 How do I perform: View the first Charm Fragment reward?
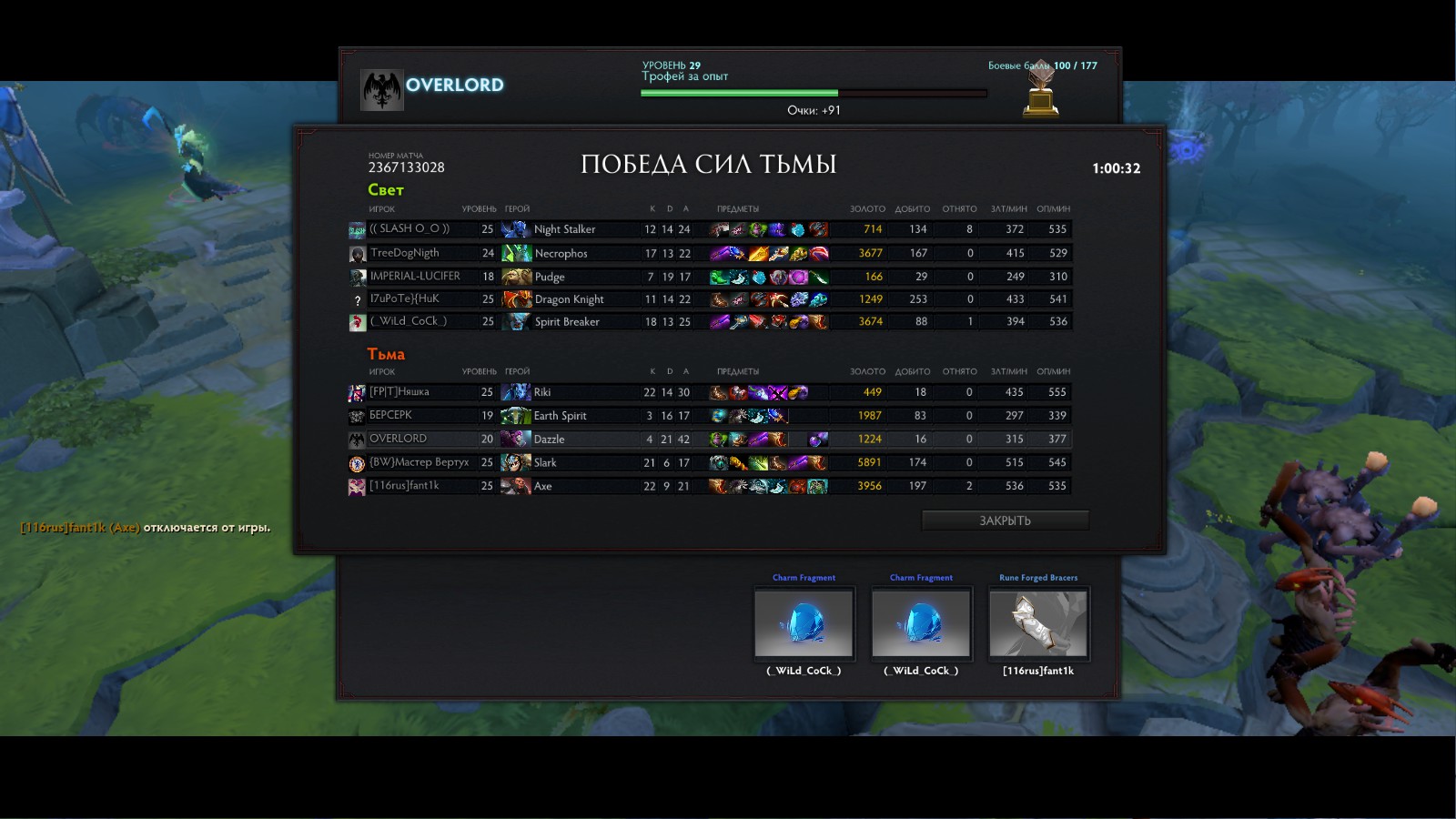pos(804,623)
